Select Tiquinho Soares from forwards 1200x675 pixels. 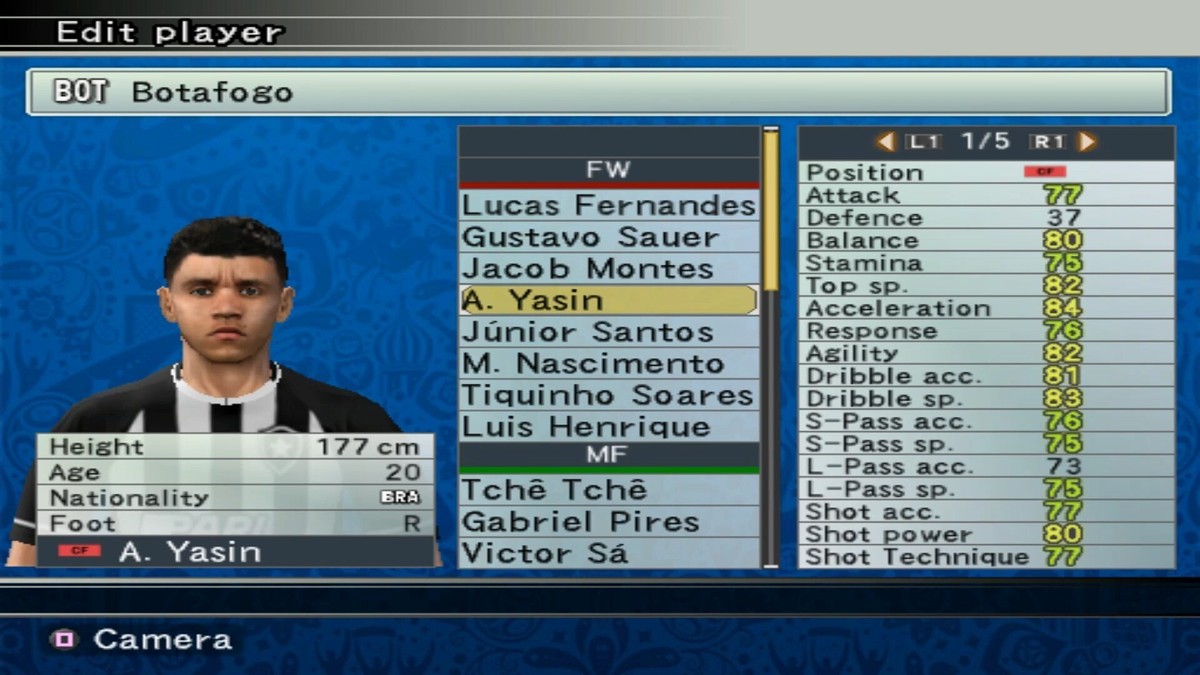click(x=608, y=395)
